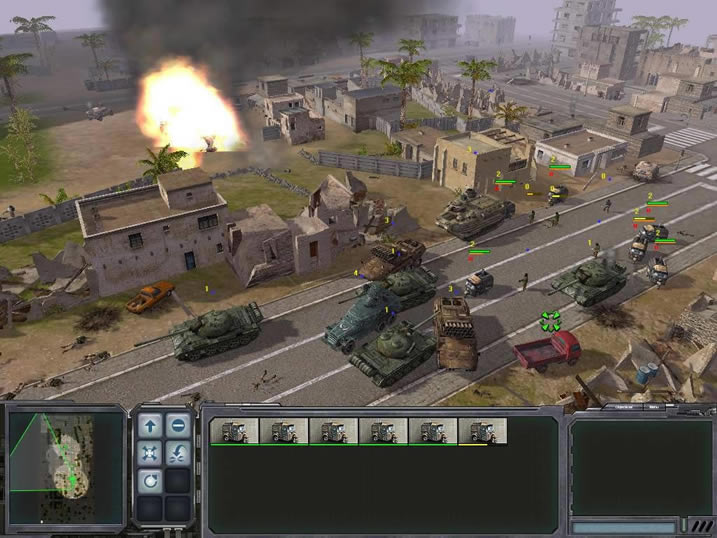The height and width of the screenshot is (538, 717).
Task: Open the game Menu button
Action: click(x=656, y=407)
